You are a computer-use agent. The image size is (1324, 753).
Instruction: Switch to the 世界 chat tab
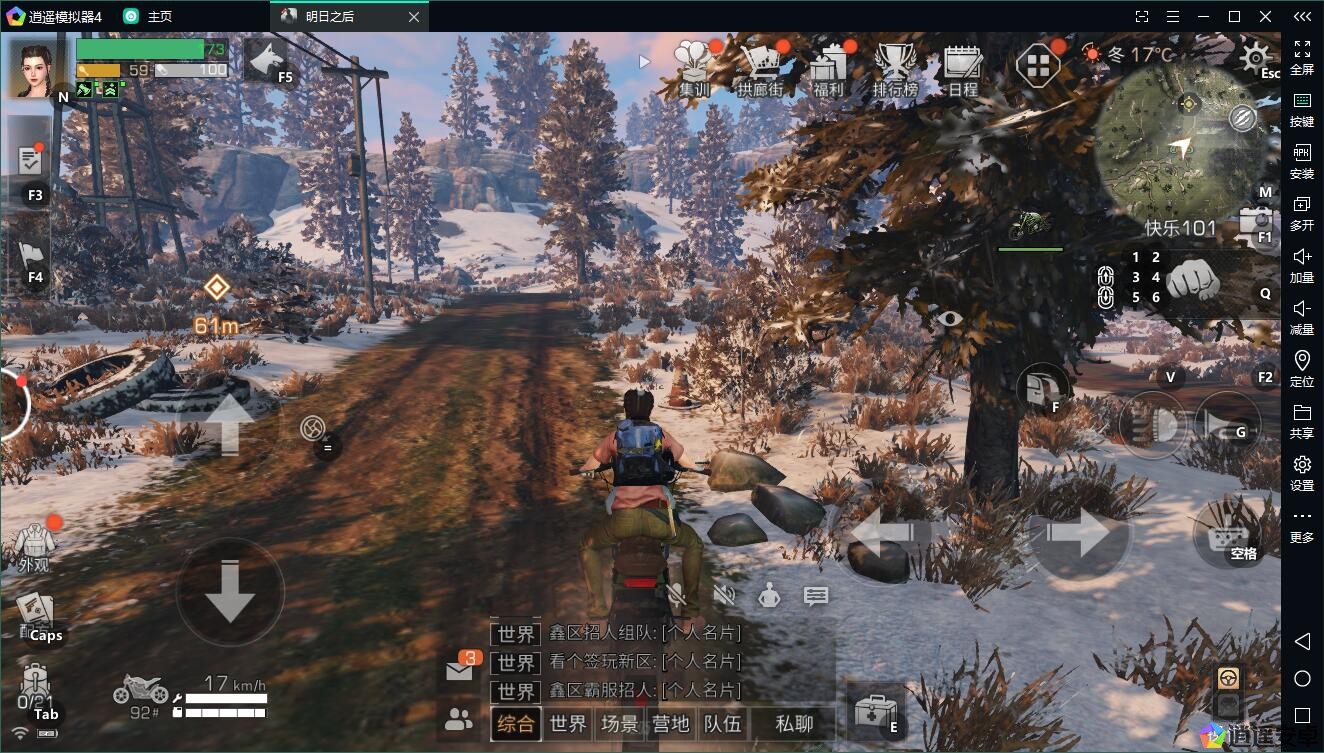point(568,723)
